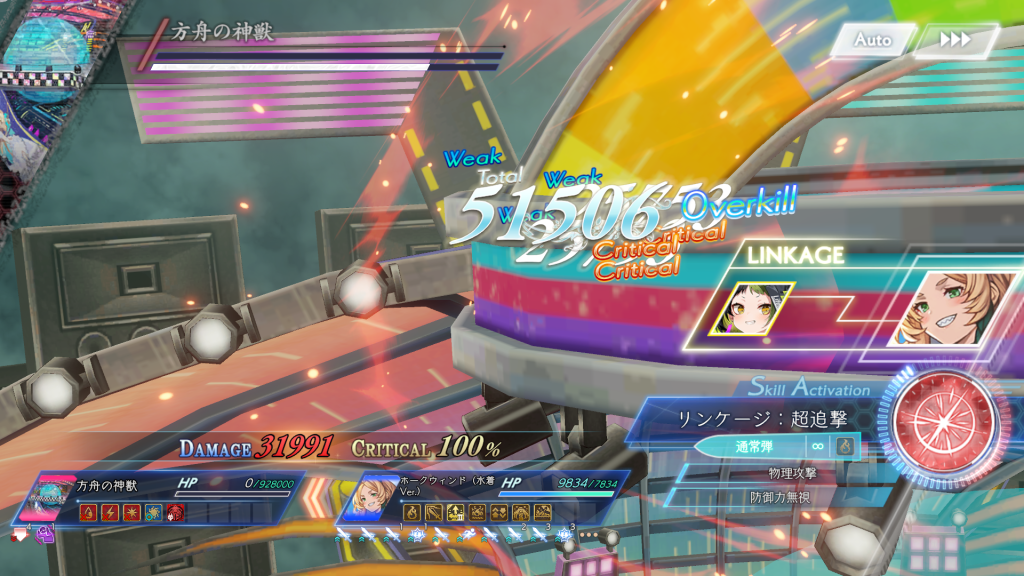Inspect the enemy's lightning bolt status icon
The width and height of the screenshot is (1024, 576).
(108, 513)
